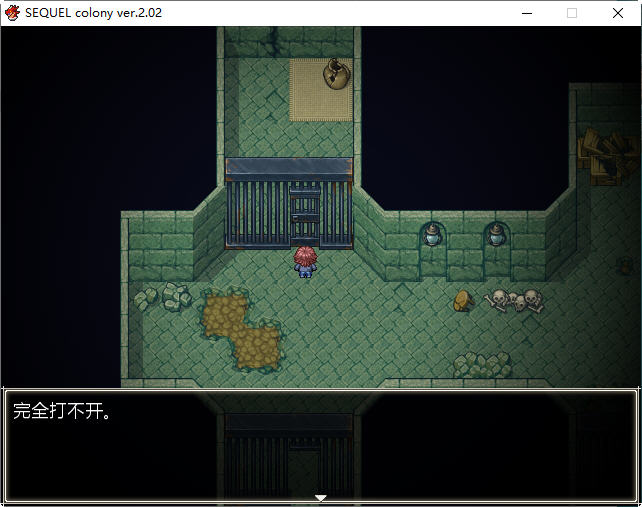
Task: Advance the dialogue via the white arrow
Action: pos(320,497)
